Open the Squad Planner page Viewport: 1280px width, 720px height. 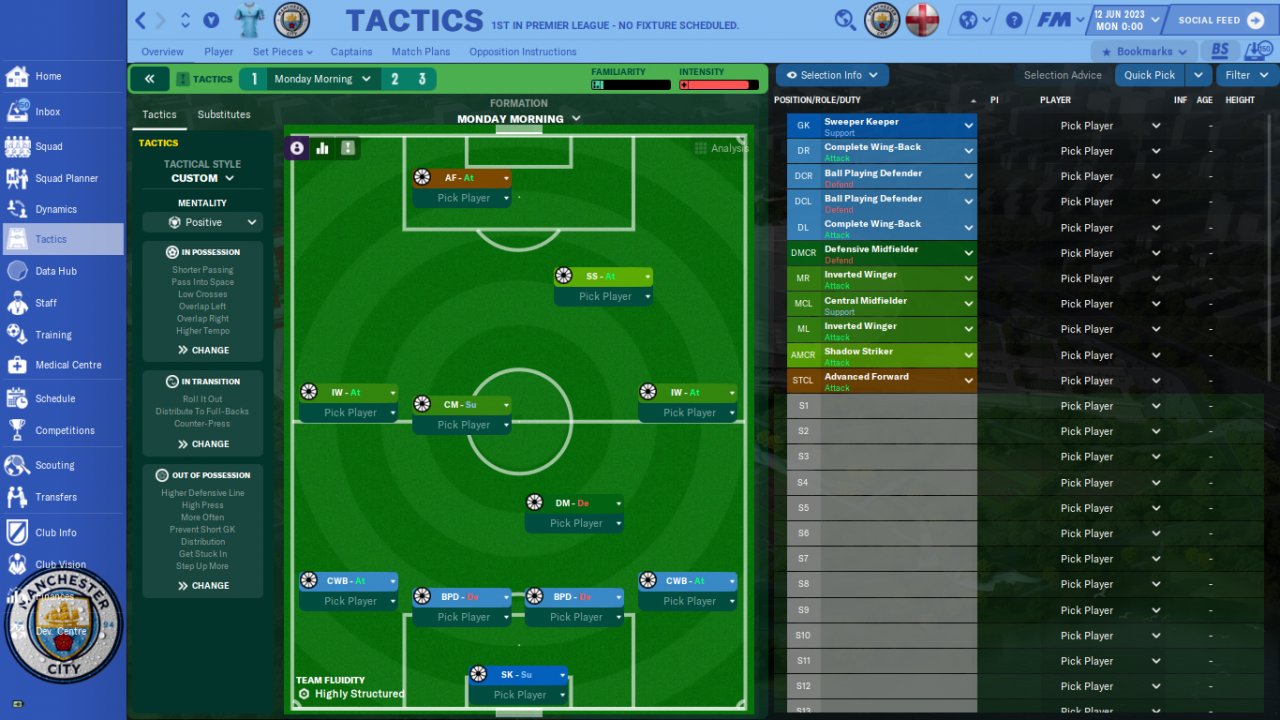(66, 178)
